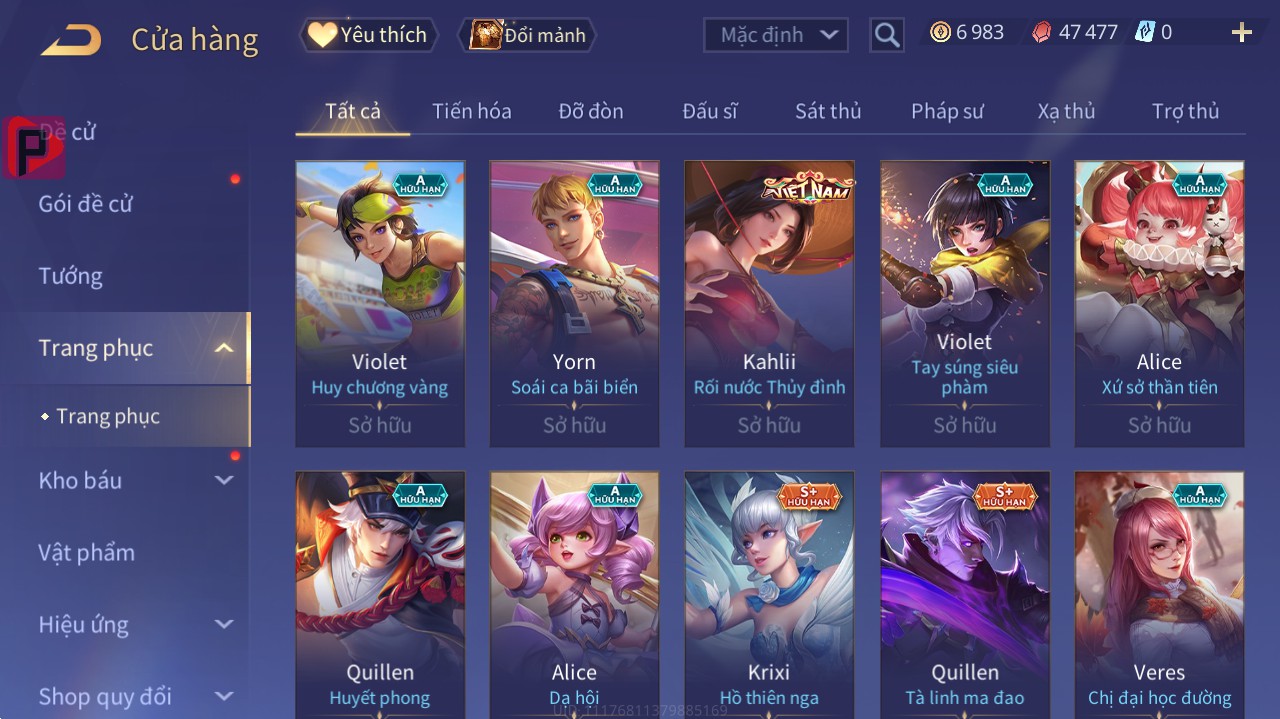Open the Đổi mảnh exchange
1280x719 pixels.
(x=527, y=35)
